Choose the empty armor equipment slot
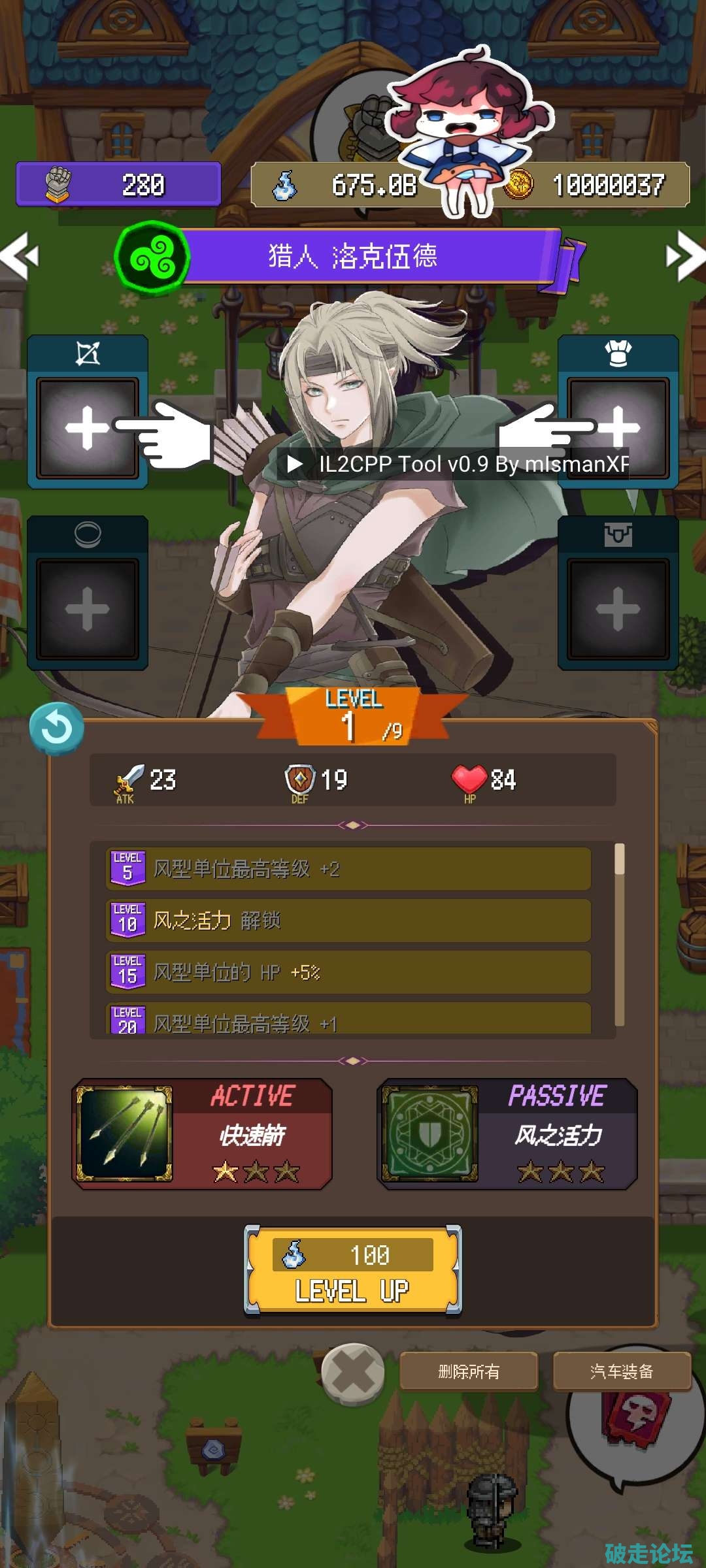The image size is (706, 1568). click(x=618, y=608)
